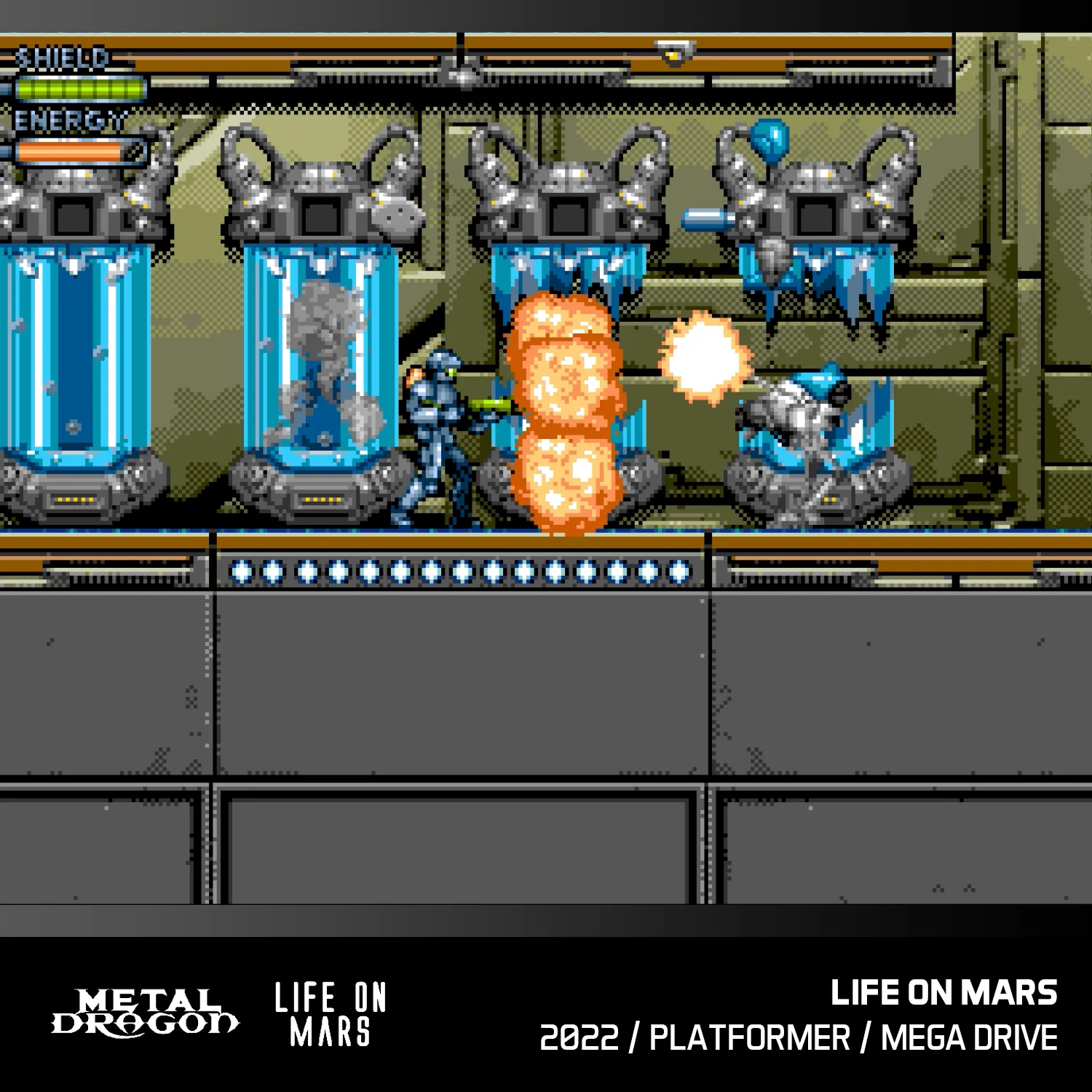Viewport: 1092px width, 1092px height.
Task: Click the blue helmet pickup above the enemy
Action: point(768,138)
